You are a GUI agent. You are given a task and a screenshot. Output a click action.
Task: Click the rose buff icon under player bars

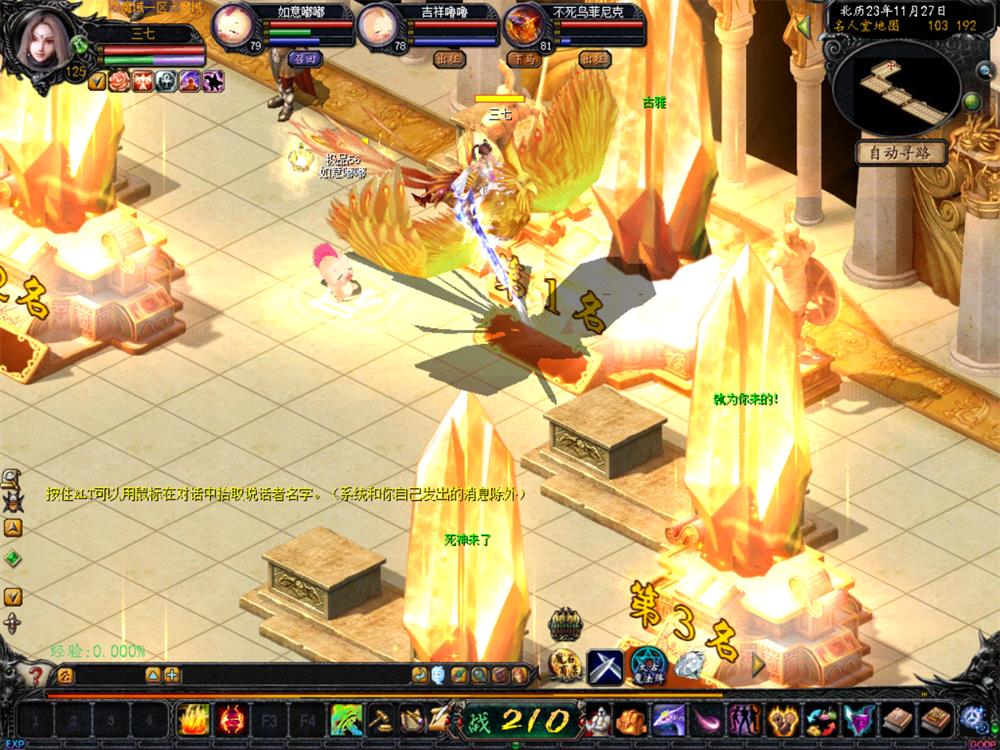(x=120, y=82)
